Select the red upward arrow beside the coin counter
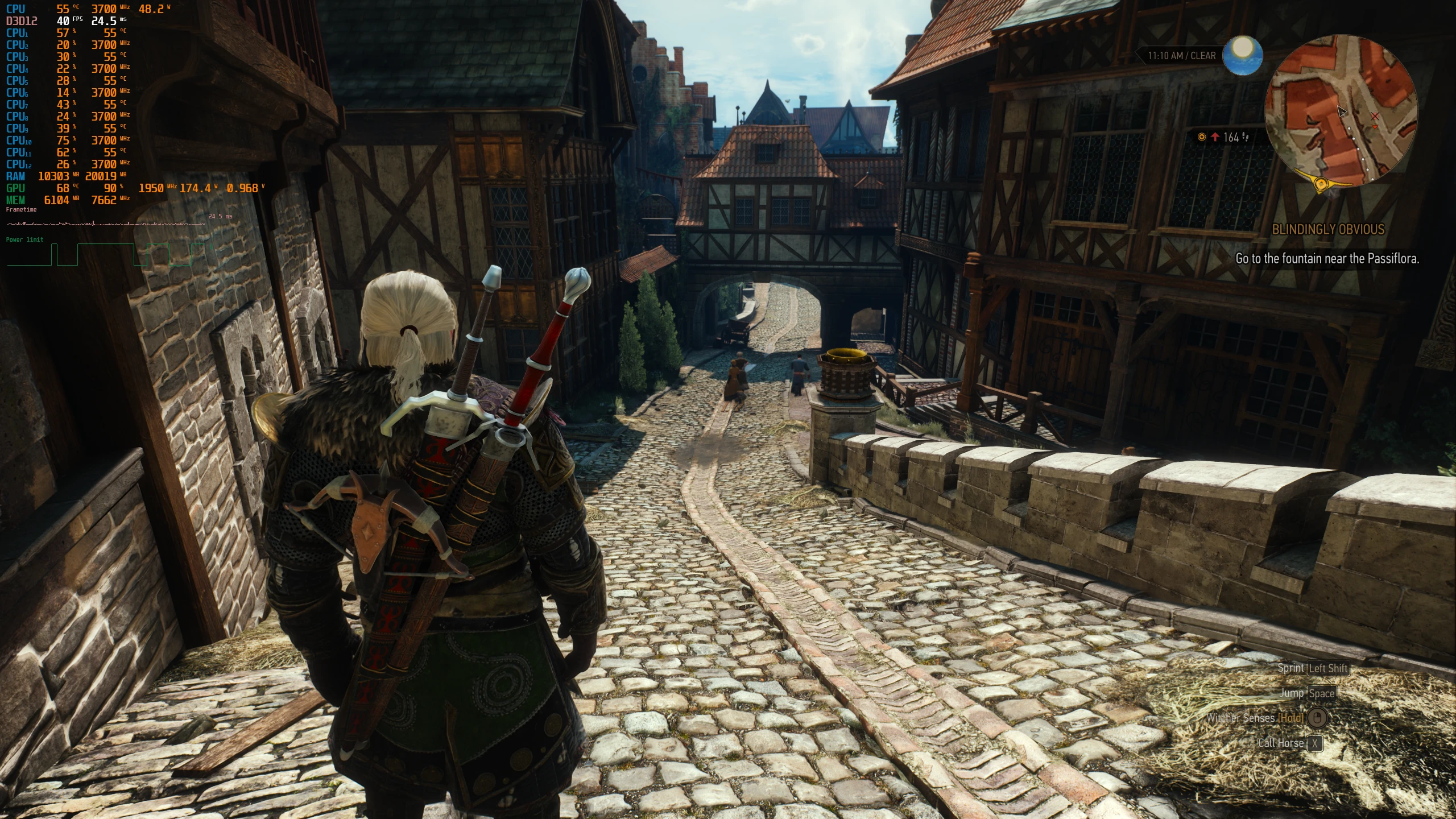 point(1215,136)
